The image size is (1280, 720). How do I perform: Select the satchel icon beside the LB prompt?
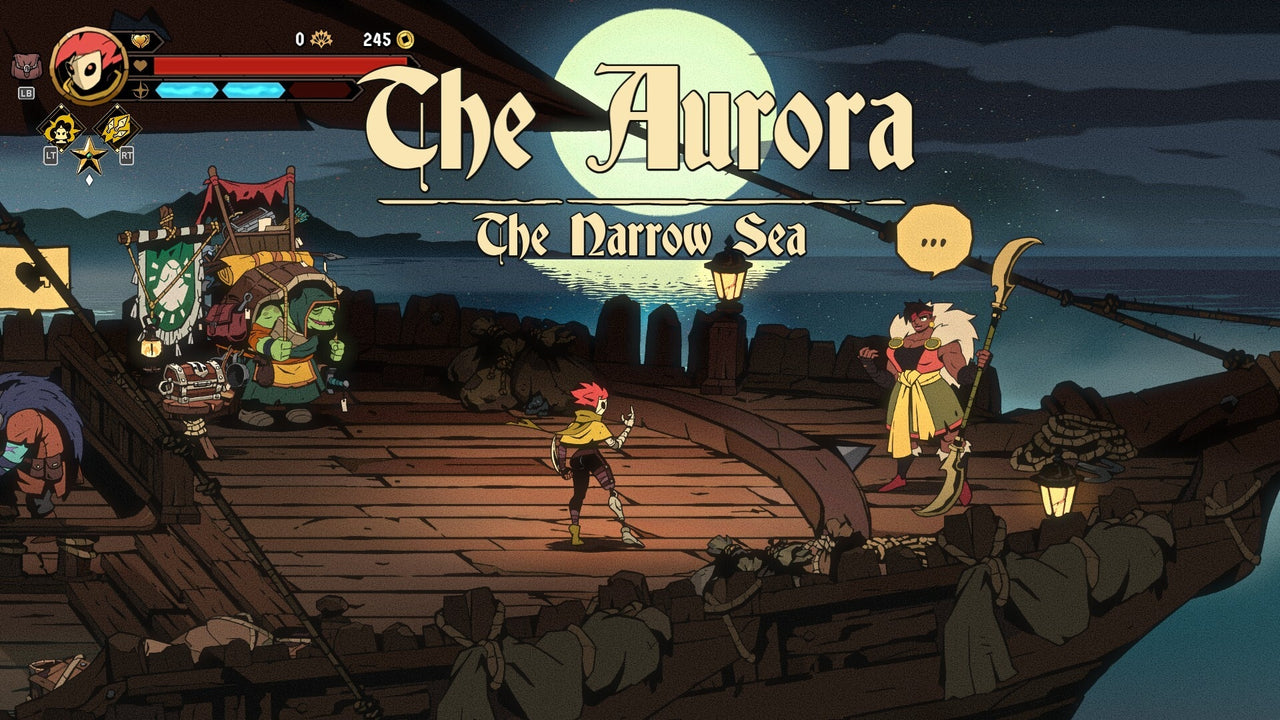(26, 66)
